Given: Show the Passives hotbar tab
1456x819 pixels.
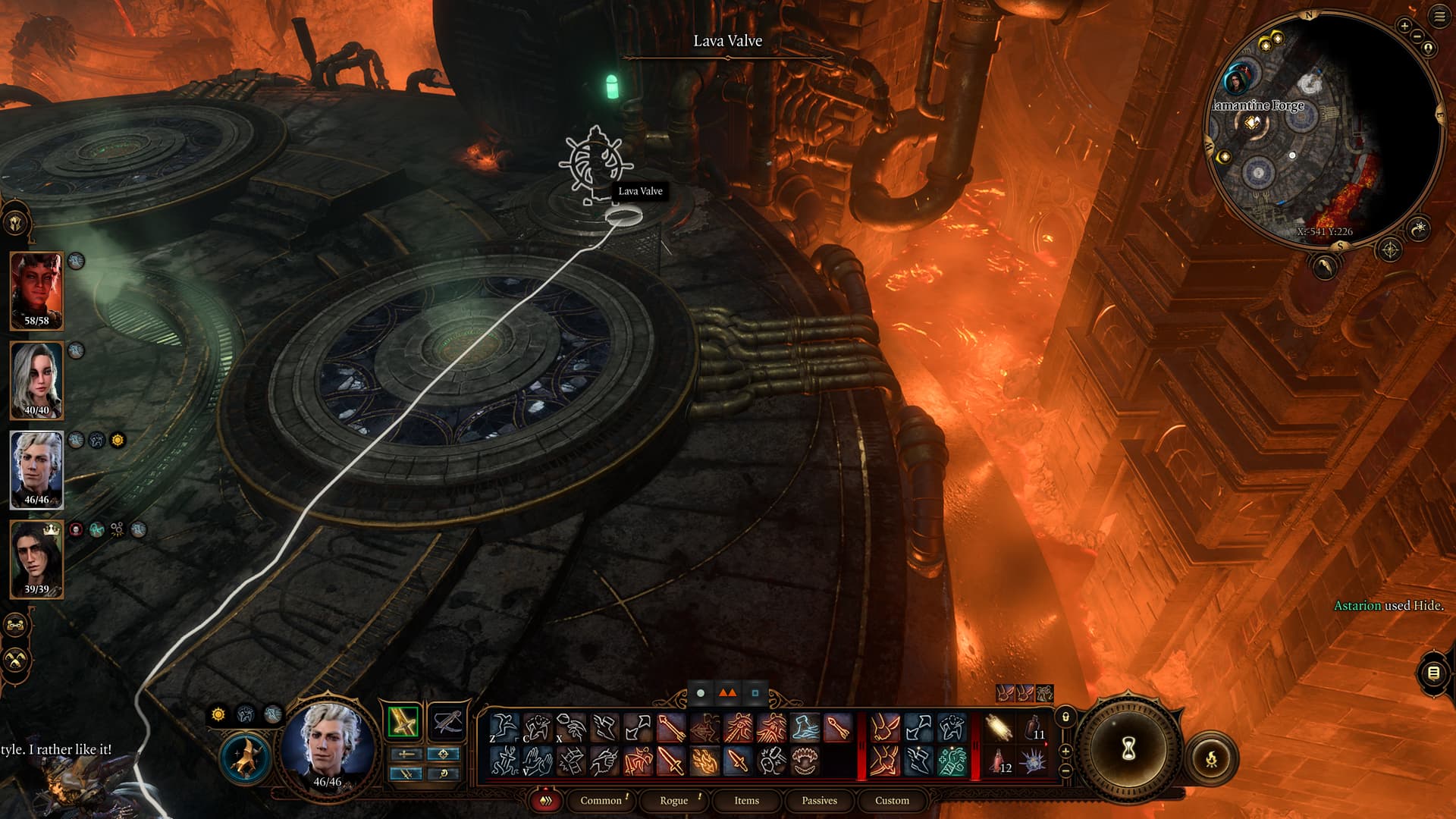Looking at the screenshot, I should tap(819, 800).
